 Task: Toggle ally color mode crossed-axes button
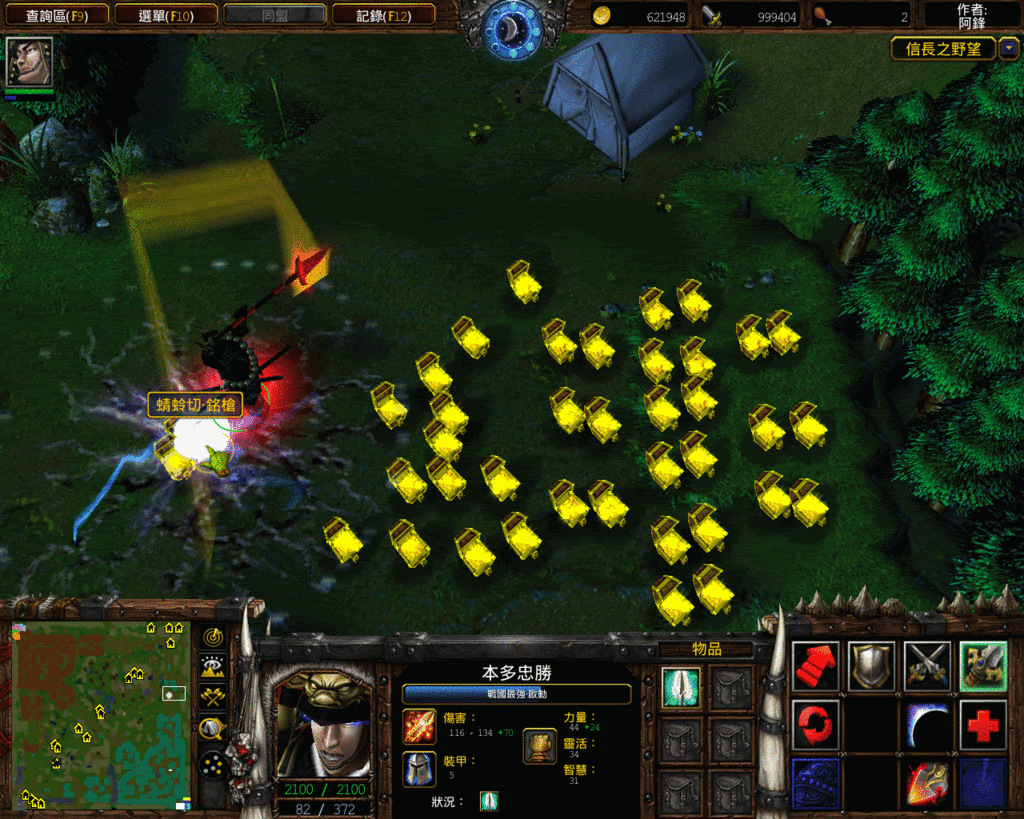tap(212, 698)
